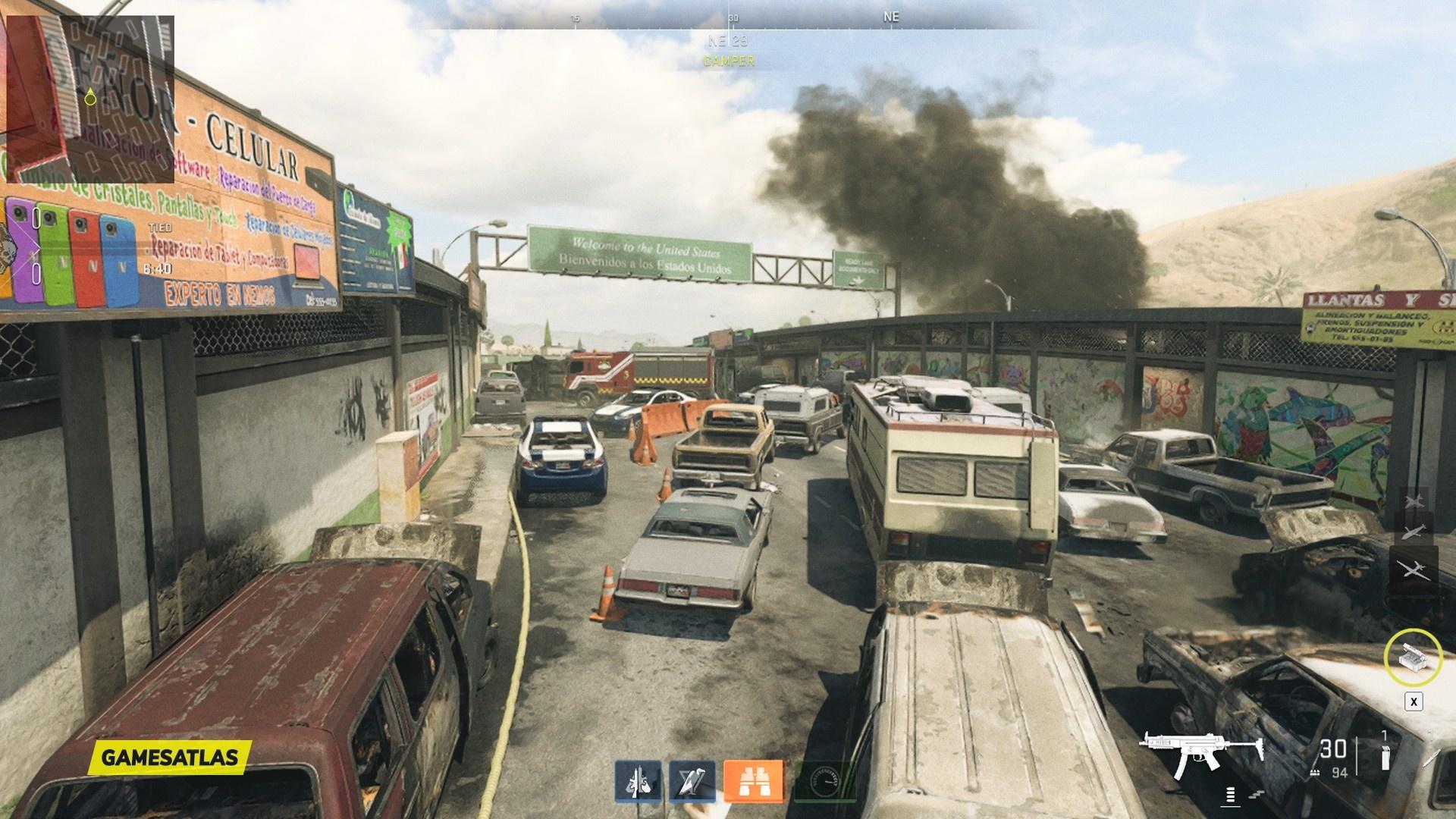Select the Overkill perk icon
The height and width of the screenshot is (819, 1456).
point(637,780)
